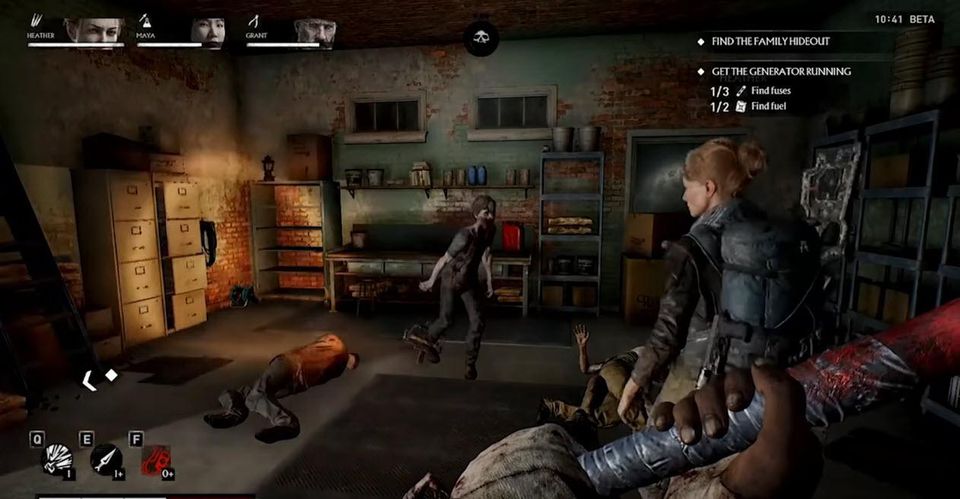The width and height of the screenshot is (960, 499).
Task: Select Grant's portrait in the team bar
Action: tap(314, 30)
